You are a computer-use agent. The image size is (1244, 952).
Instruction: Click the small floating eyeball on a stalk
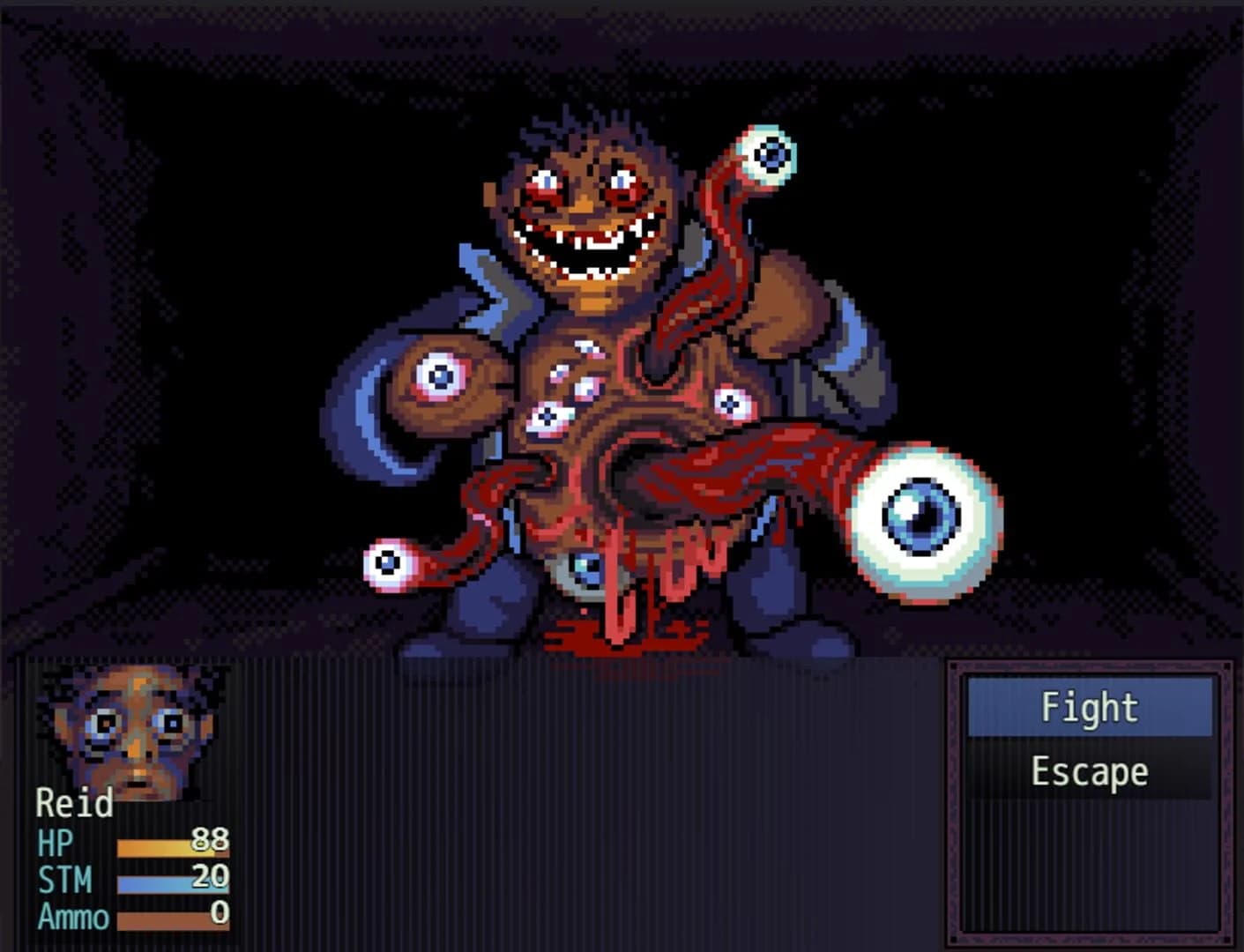[x=388, y=561]
